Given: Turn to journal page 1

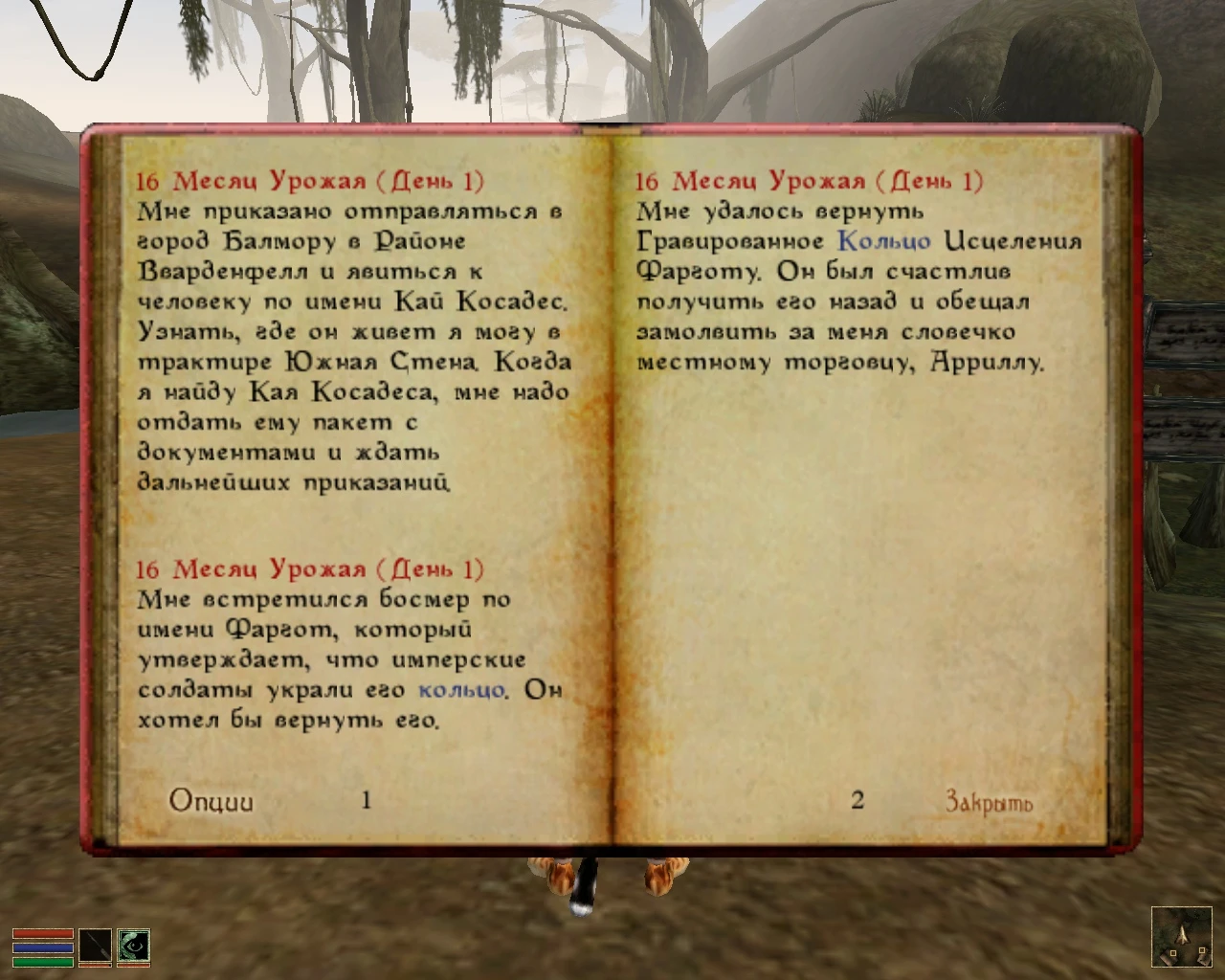Looking at the screenshot, I should click(x=367, y=799).
